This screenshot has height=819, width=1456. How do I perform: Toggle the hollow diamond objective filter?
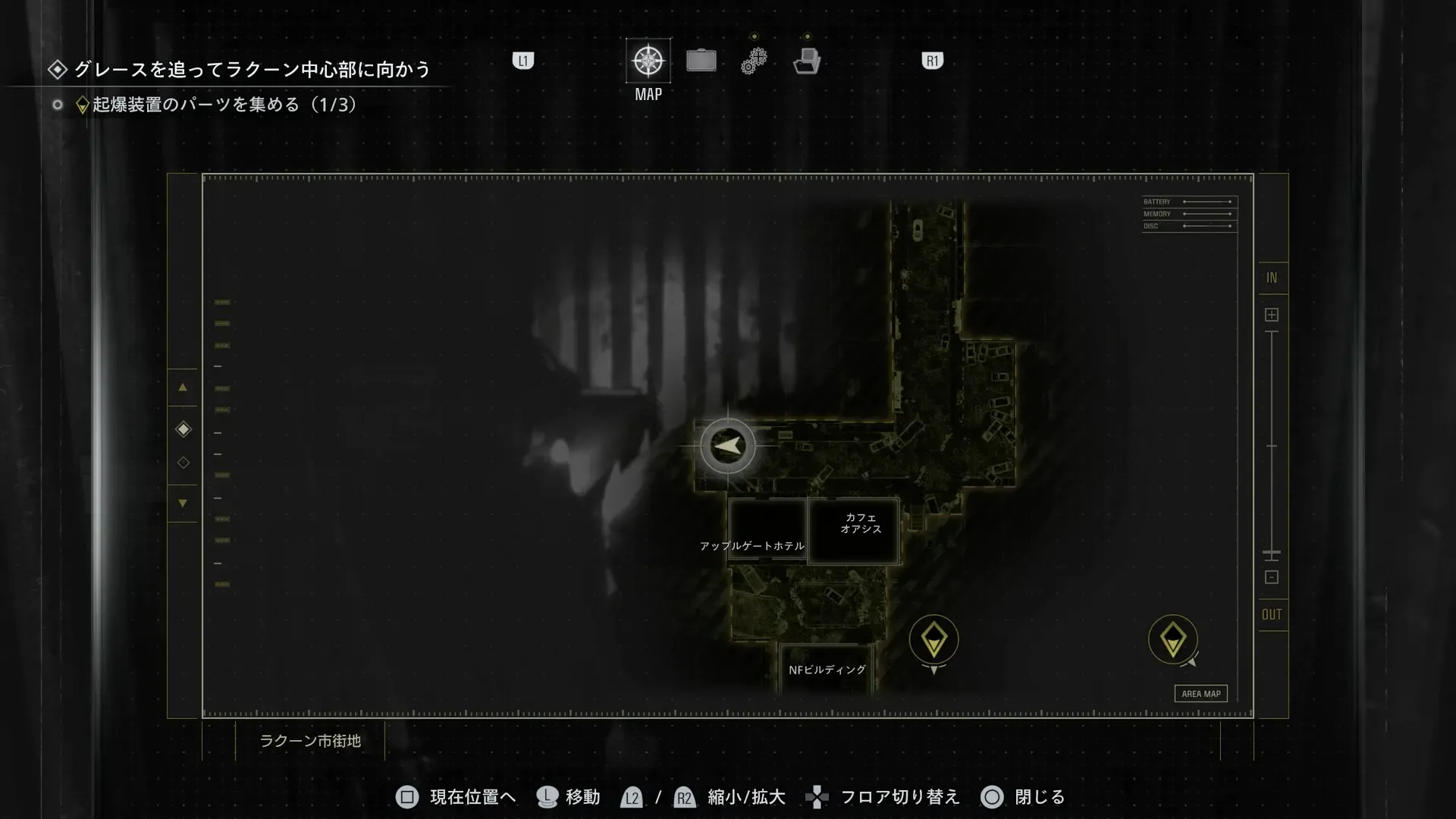pyautogui.click(x=183, y=463)
